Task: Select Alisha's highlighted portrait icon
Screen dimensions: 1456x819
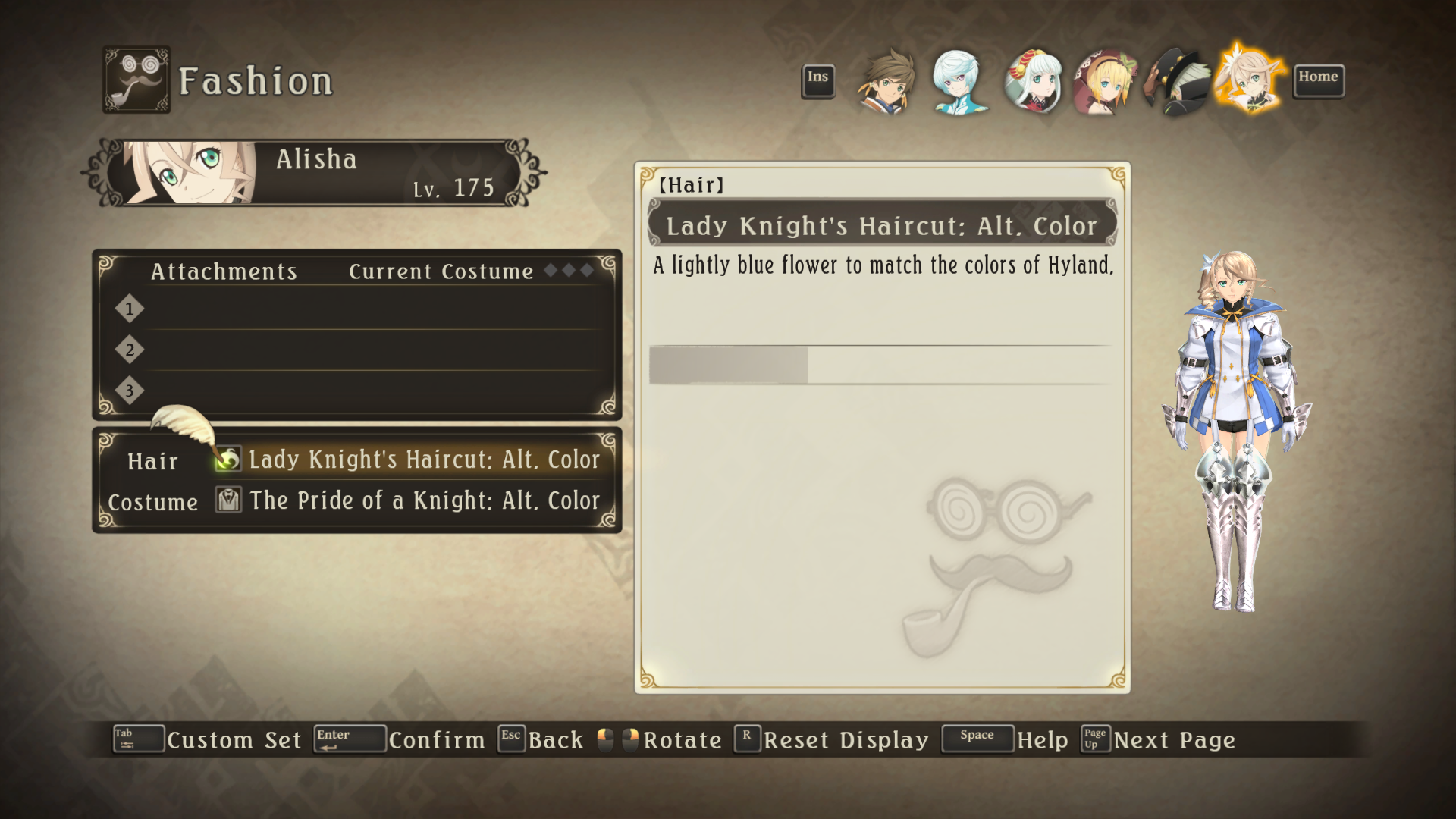Action: (x=1250, y=80)
